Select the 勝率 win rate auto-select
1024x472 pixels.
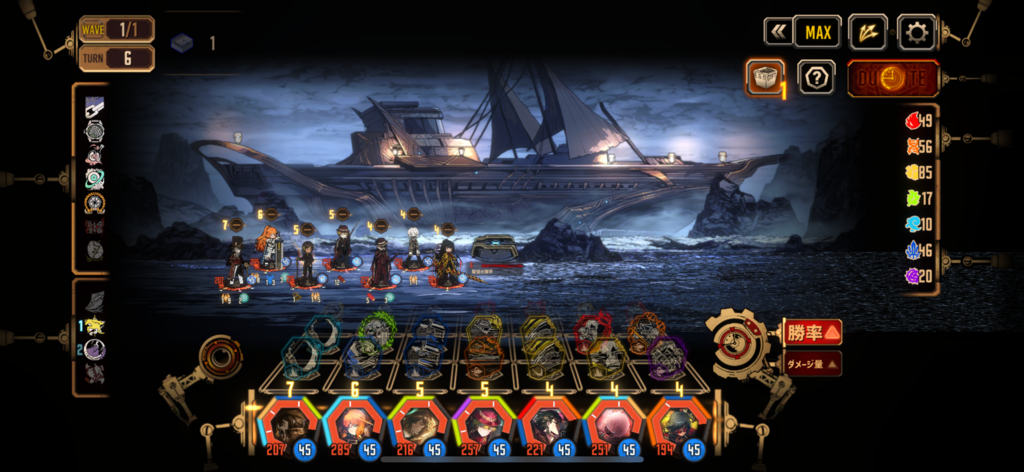[812, 332]
